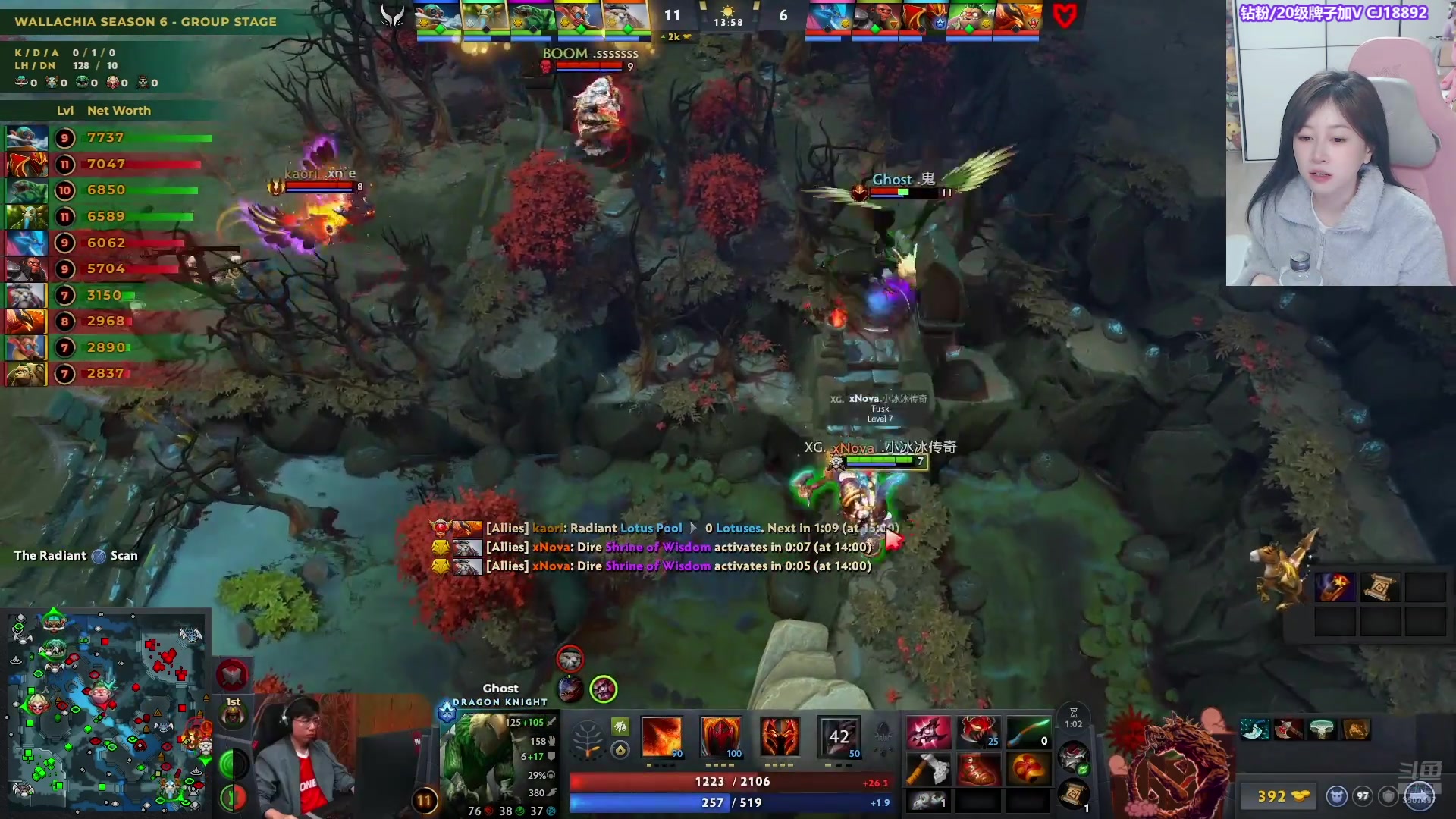Click the Town Portal Scroll slot
The image size is (1456, 819).
click(1073, 795)
